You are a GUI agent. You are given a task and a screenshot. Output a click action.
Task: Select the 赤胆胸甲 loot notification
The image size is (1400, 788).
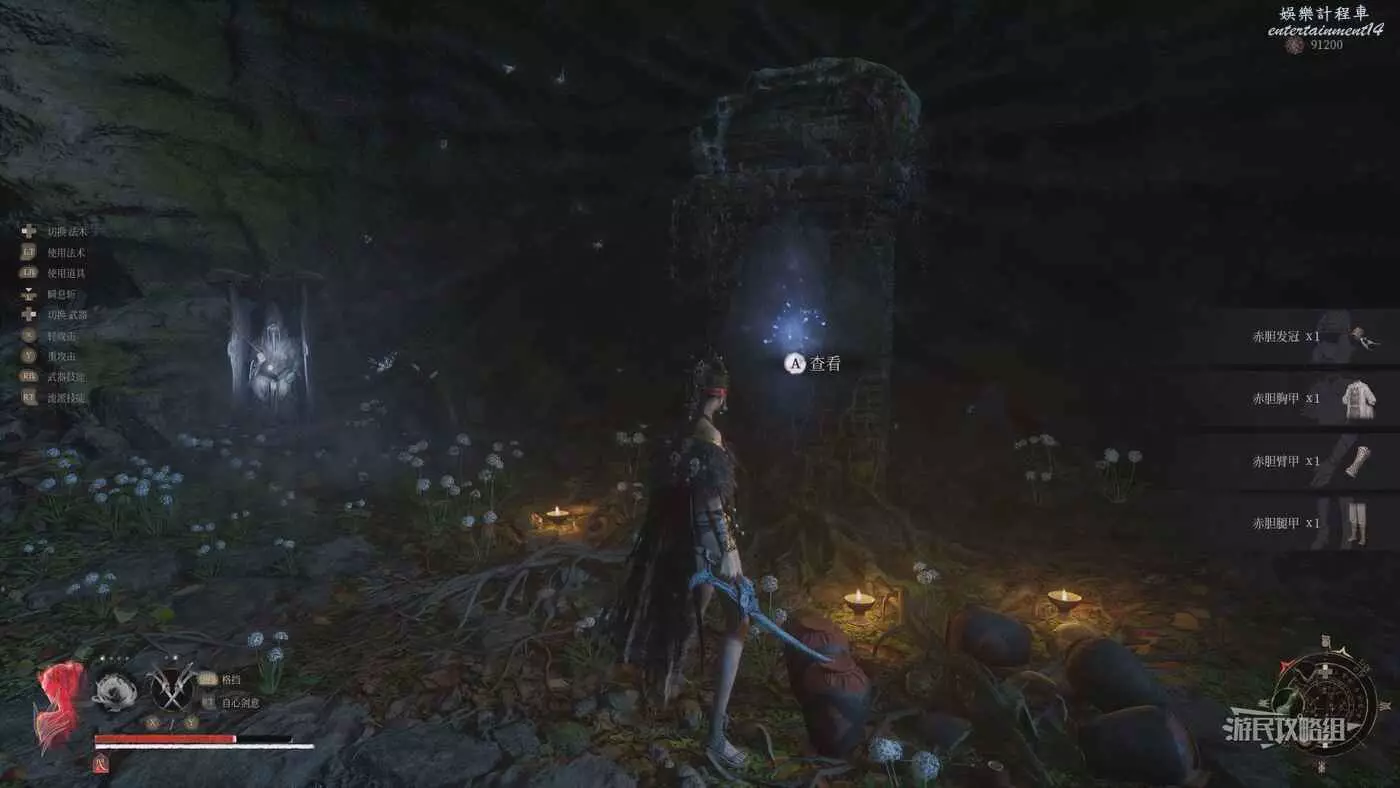tap(1300, 399)
